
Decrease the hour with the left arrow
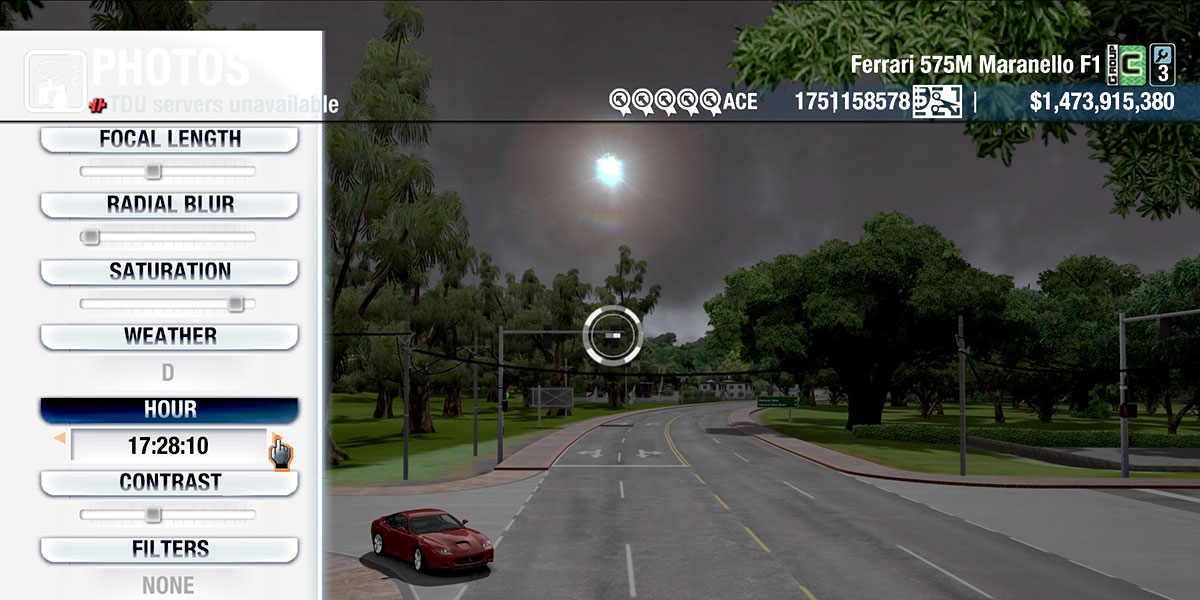click(x=60, y=438)
